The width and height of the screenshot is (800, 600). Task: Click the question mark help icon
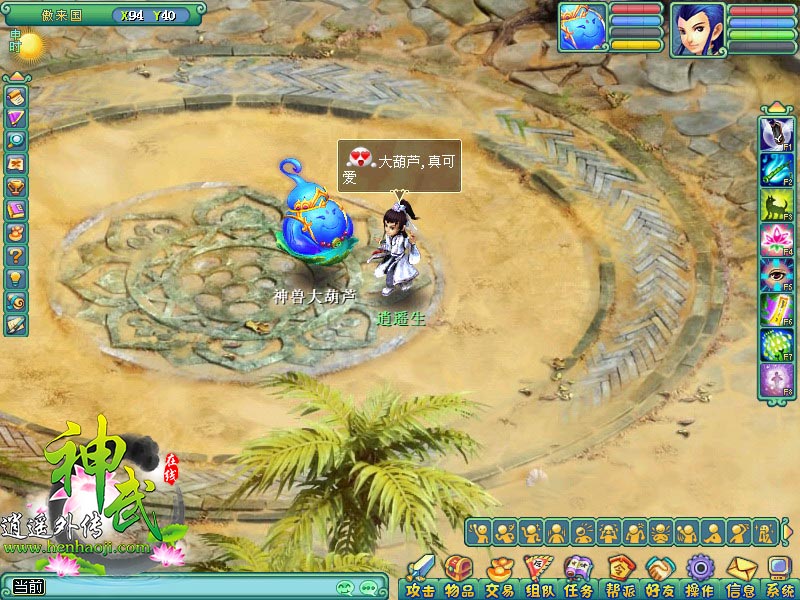tap(15, 255)
